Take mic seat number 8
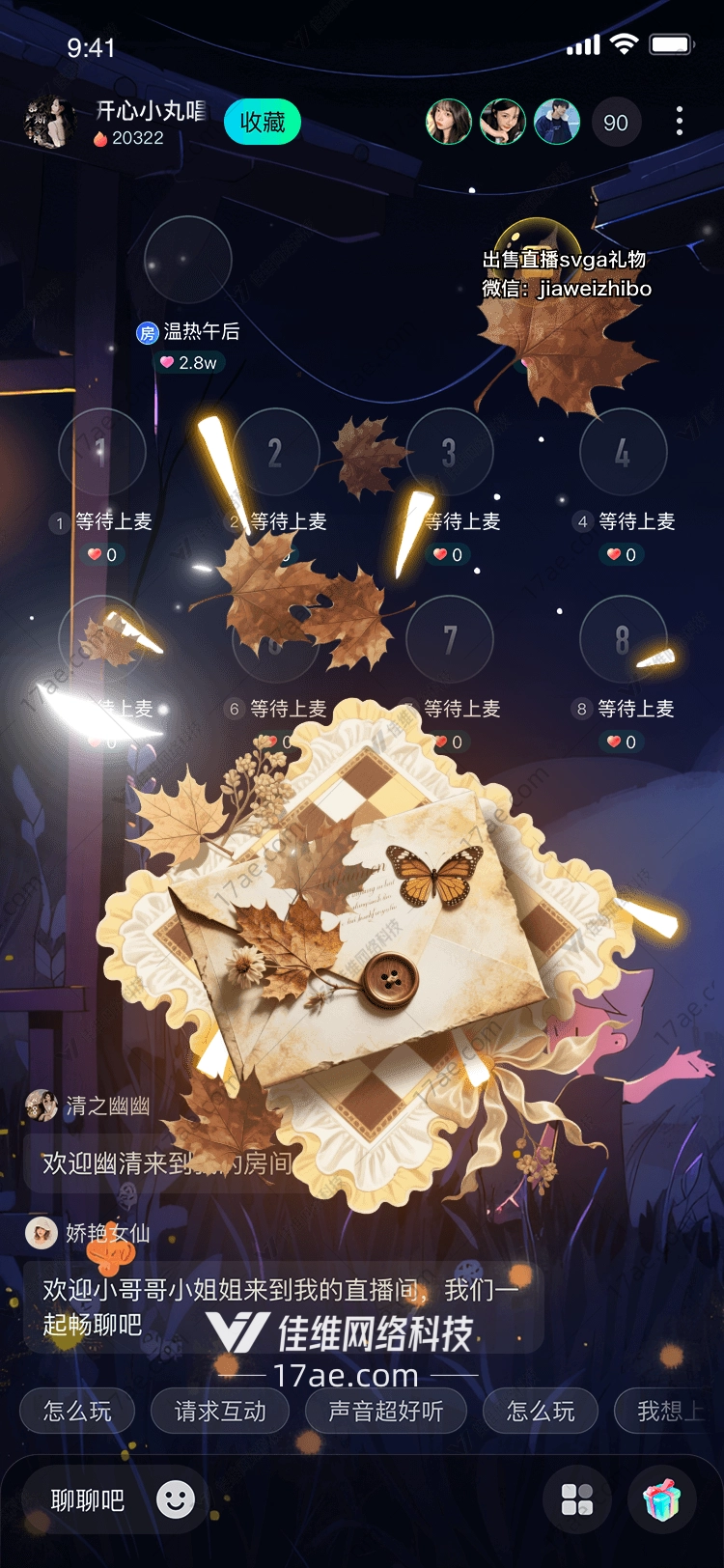The image size is (724, 1568). pyautogui.click(x=623, y=639)
